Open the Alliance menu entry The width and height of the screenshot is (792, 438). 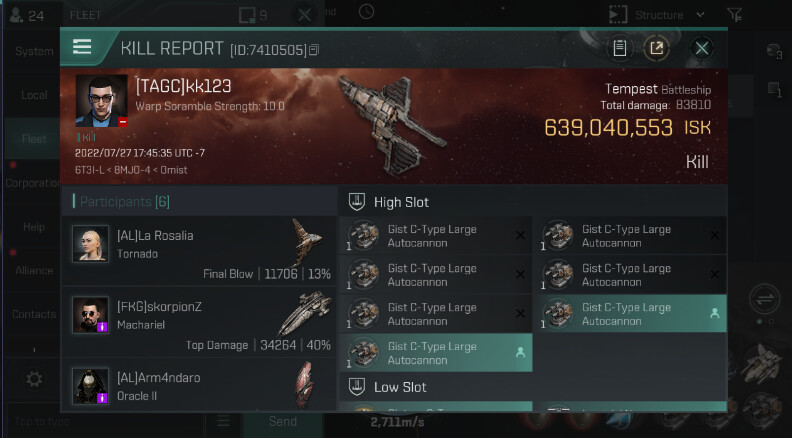click(x=34, y=271)
